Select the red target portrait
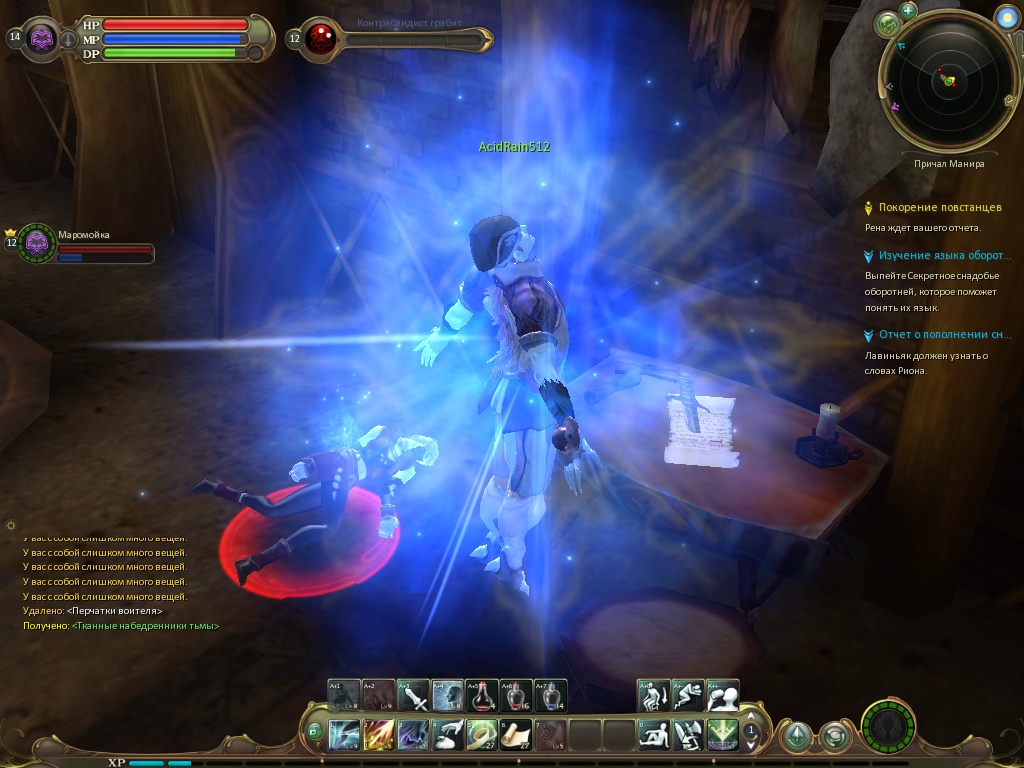 [321, 39]
